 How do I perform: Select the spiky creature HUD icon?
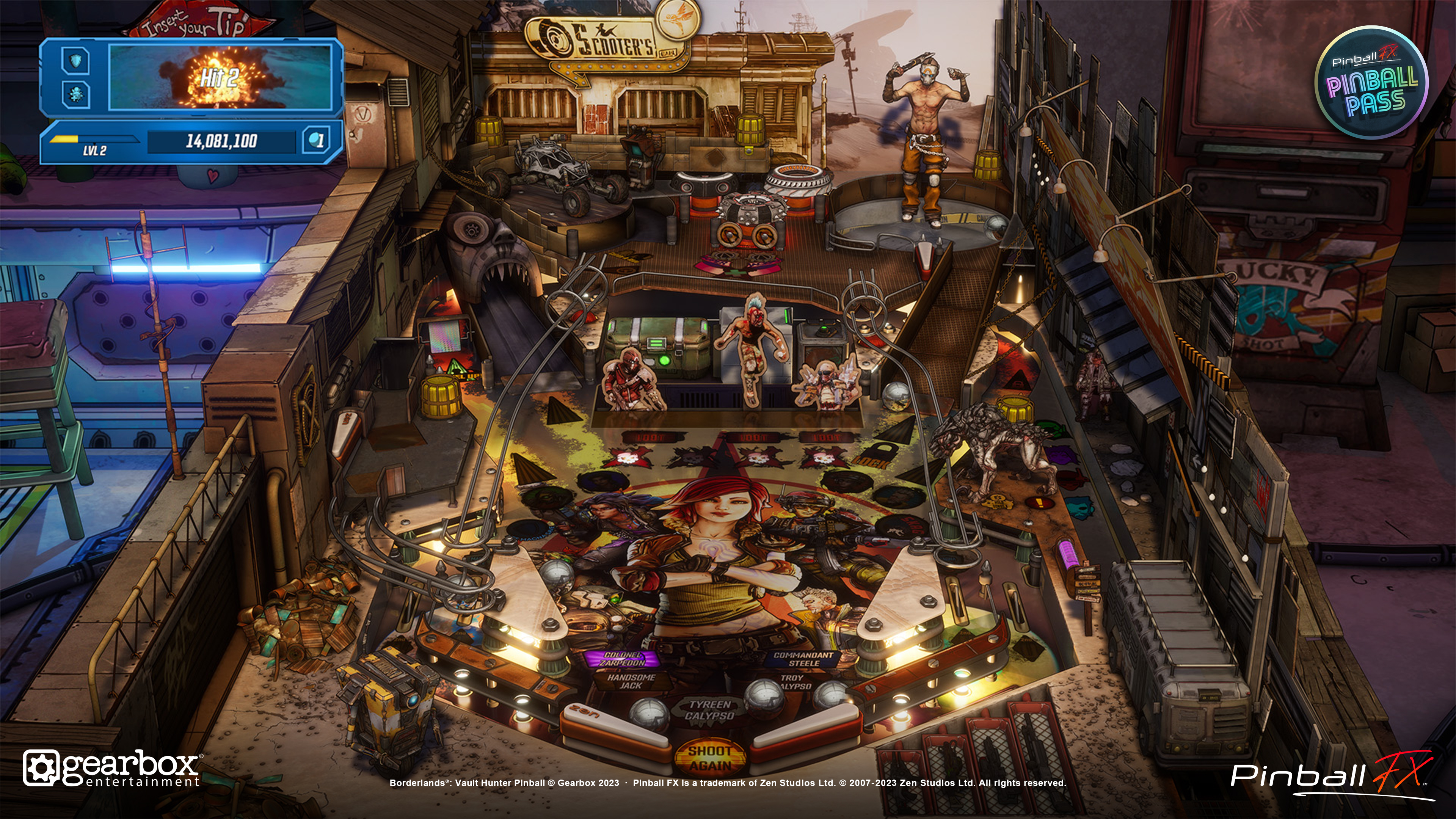coord(76,94)
